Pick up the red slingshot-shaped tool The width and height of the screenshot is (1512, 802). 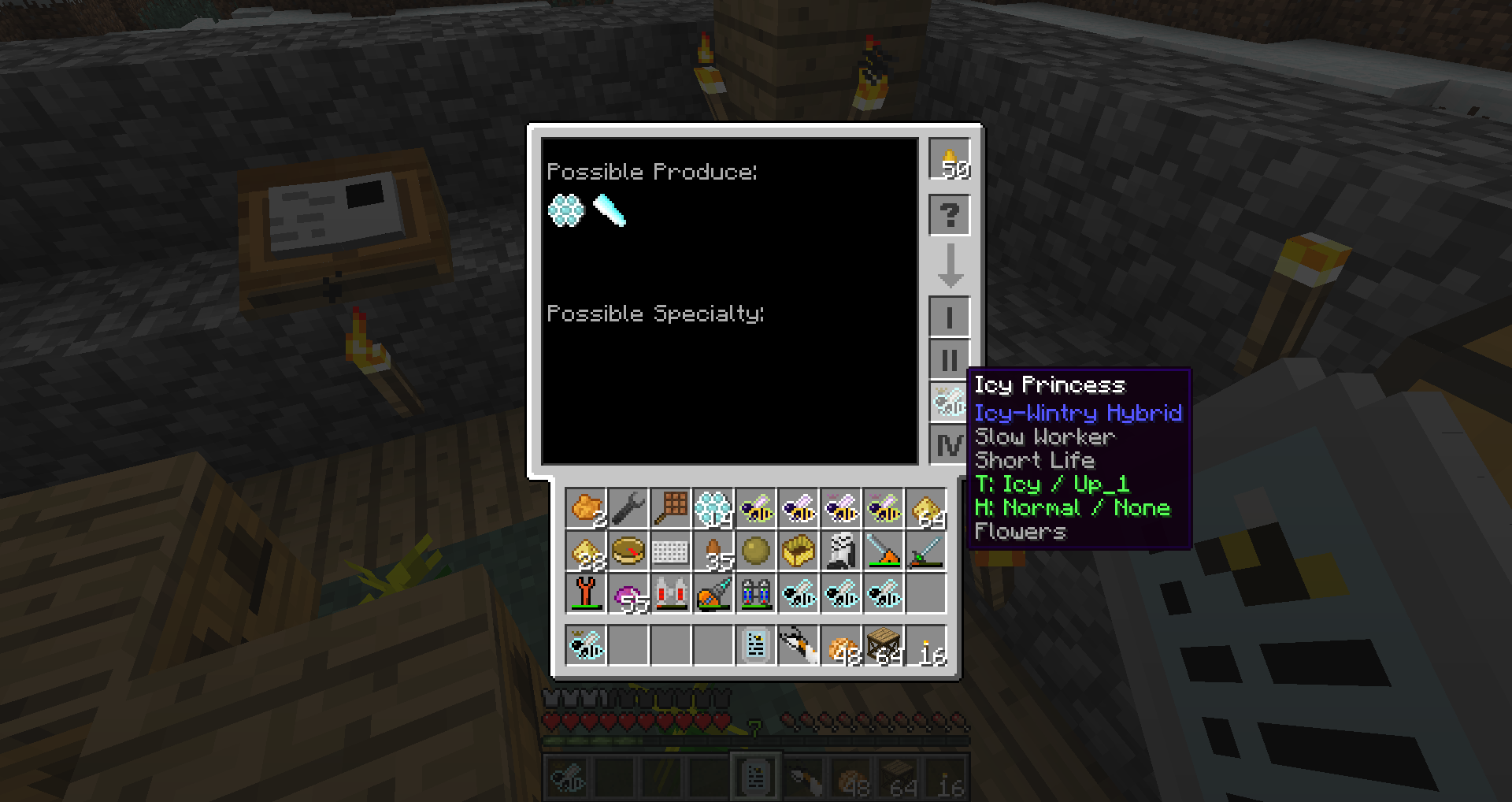(x=586, y=593)
